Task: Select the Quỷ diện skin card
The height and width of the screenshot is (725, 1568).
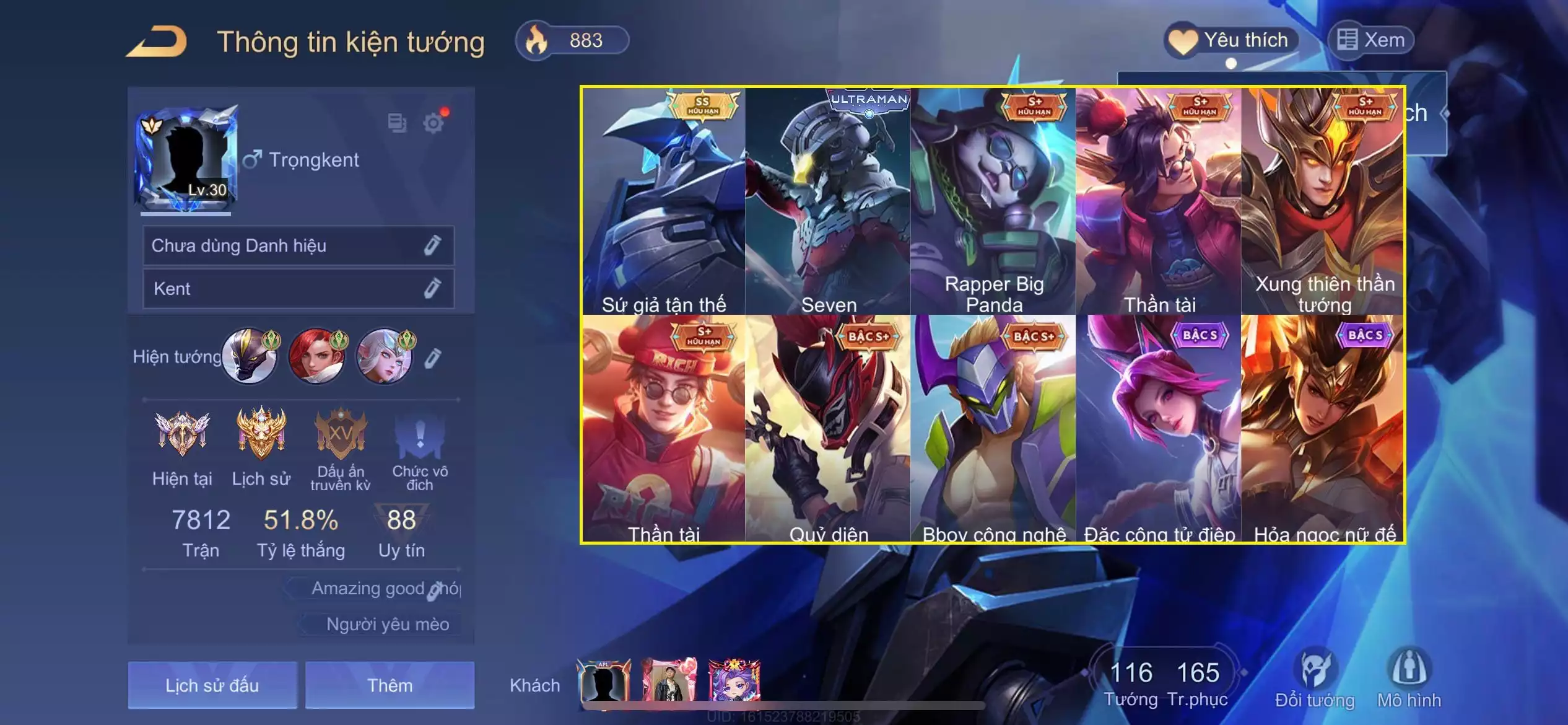Action: [x=829, y=429]
